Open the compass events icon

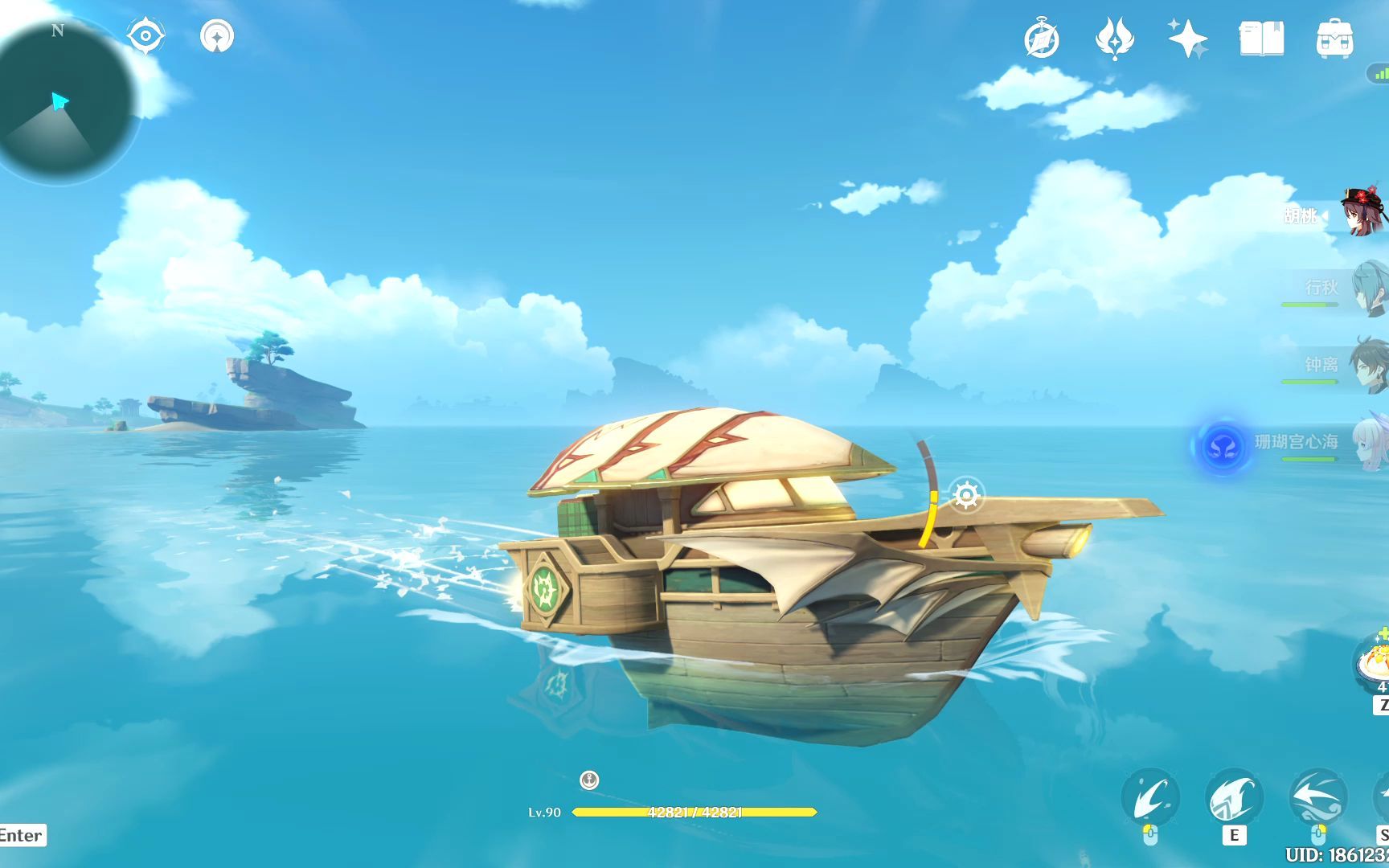pos(1042,39)
